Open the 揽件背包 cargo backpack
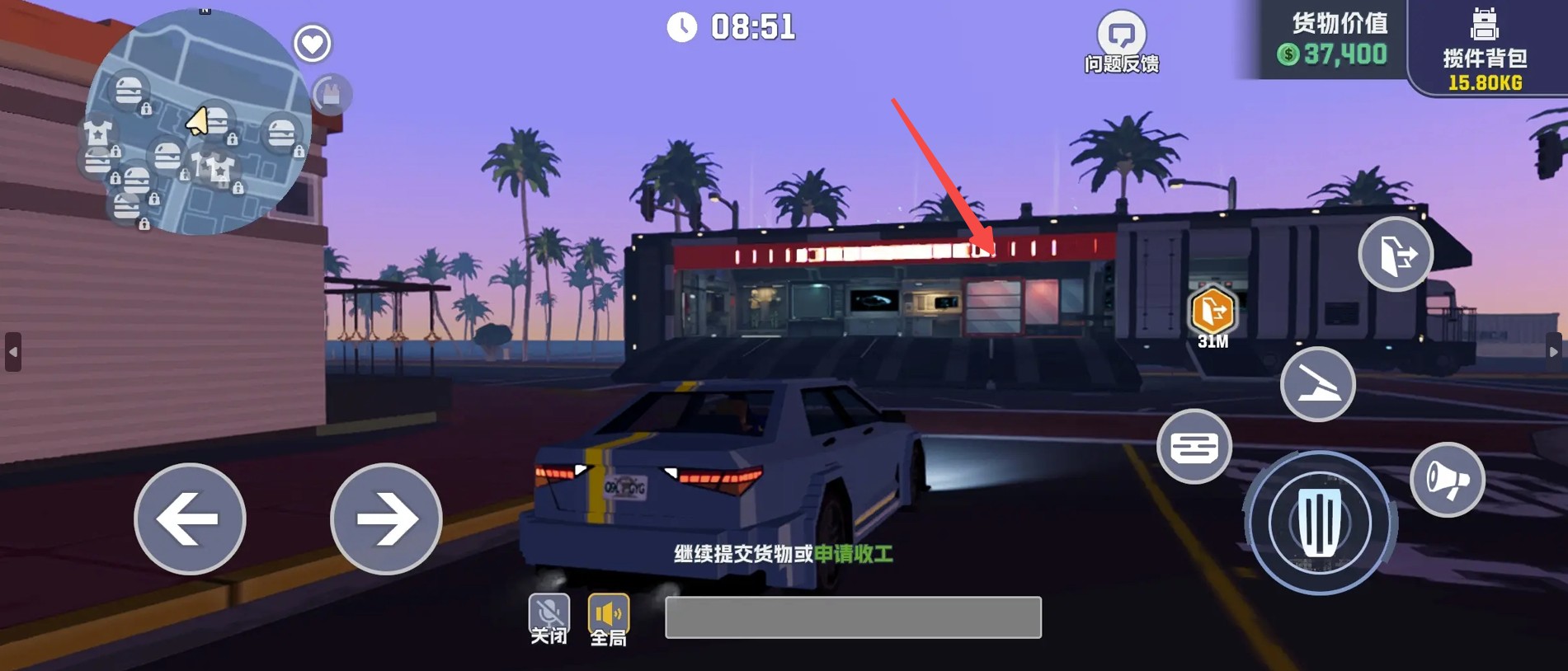The width and height of the screenshot is (1568, 671). (1485, 48)
